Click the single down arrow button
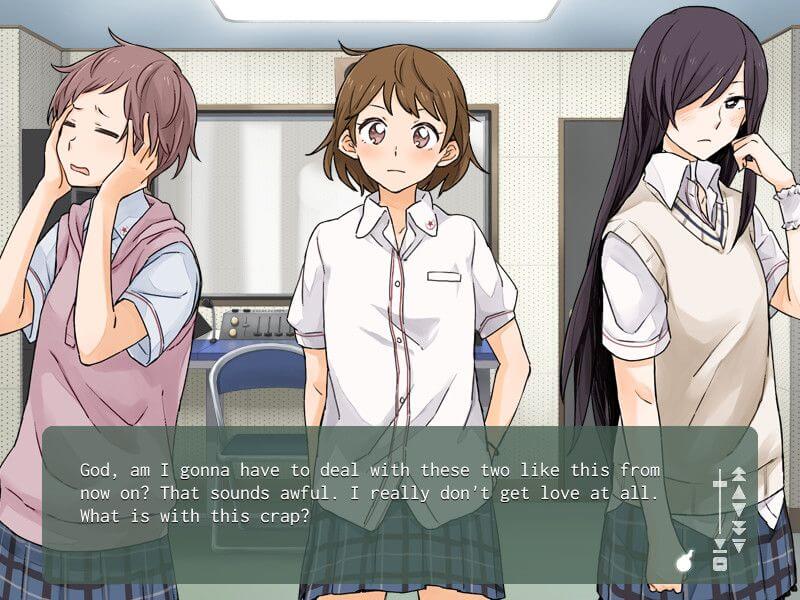800x600 pixels. pos(739,509)
